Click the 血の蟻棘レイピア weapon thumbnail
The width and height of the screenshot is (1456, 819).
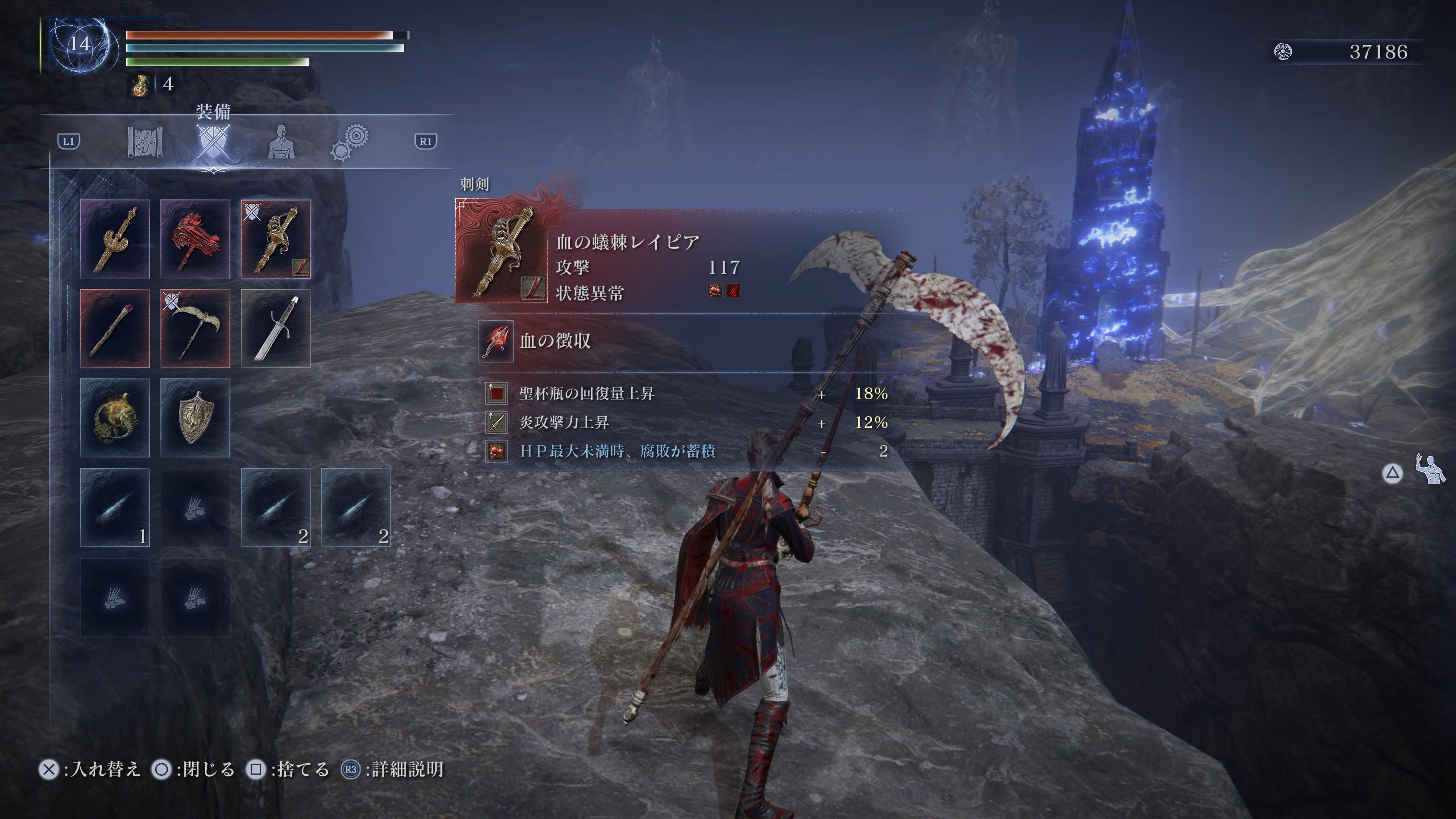coord(501,251)
